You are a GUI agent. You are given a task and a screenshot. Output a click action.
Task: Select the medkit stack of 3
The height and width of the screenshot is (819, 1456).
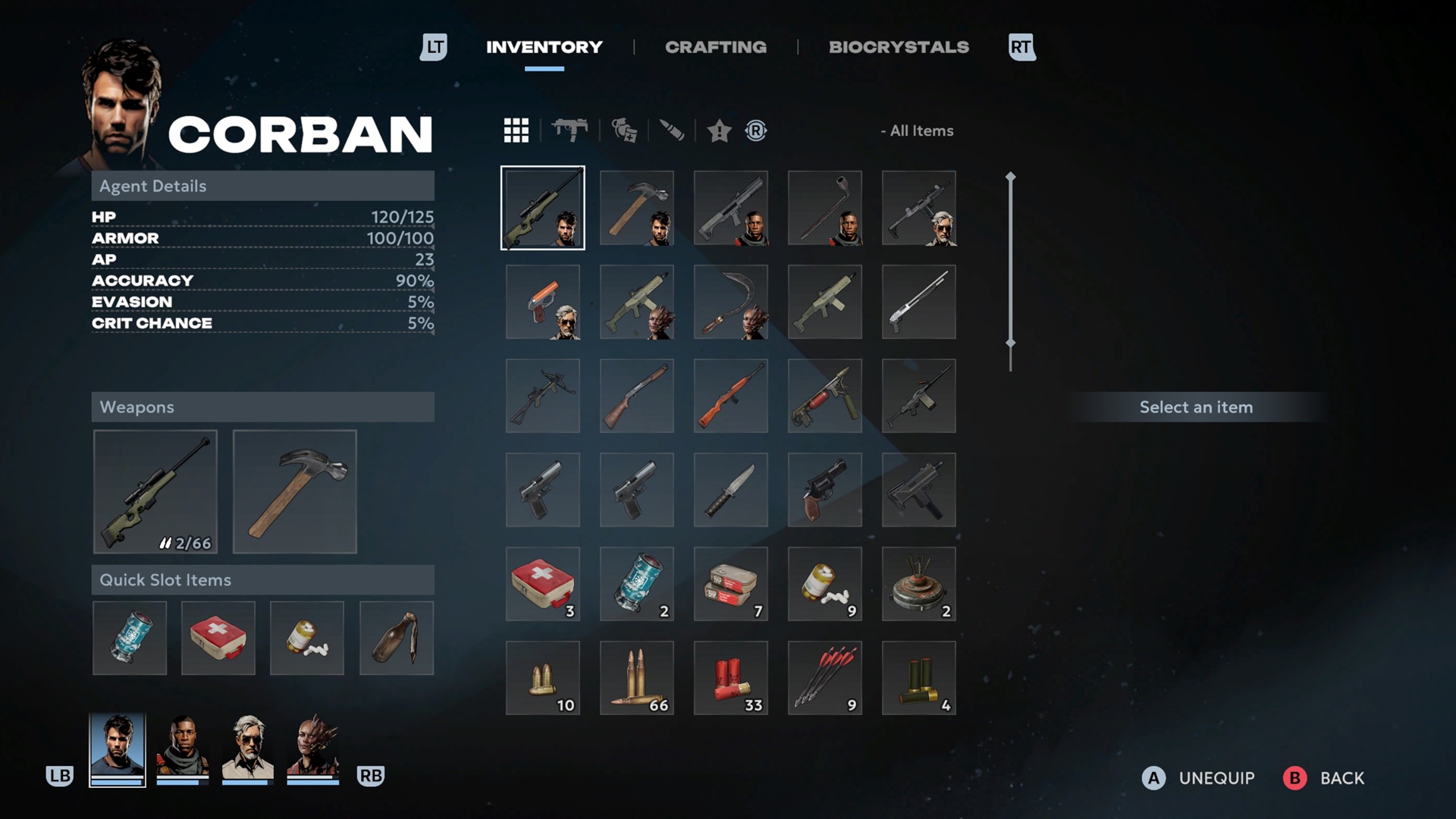[x=543, y=584]
